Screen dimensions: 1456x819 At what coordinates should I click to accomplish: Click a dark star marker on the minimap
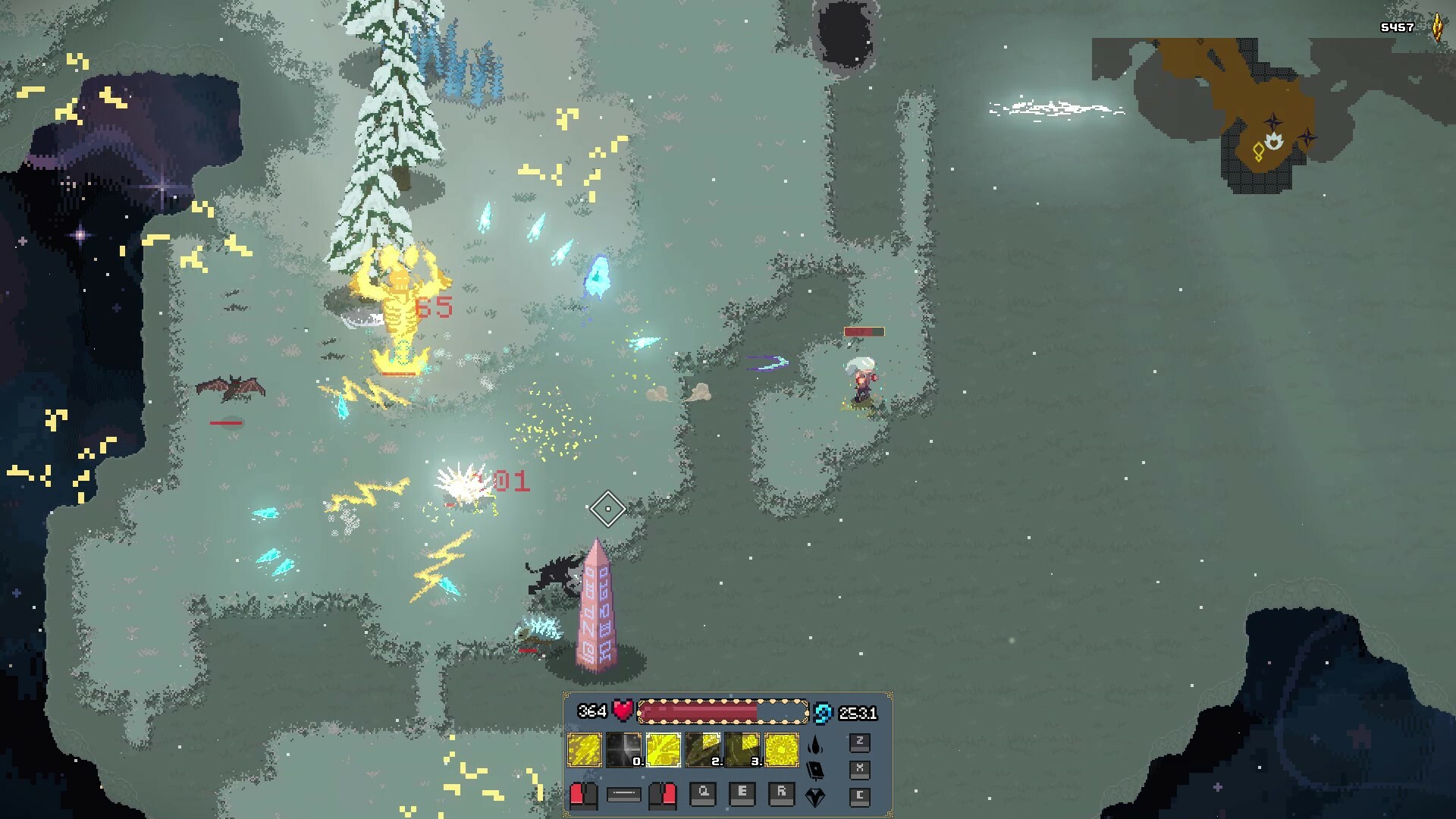pyautogui.click(x=1273, y=124)
